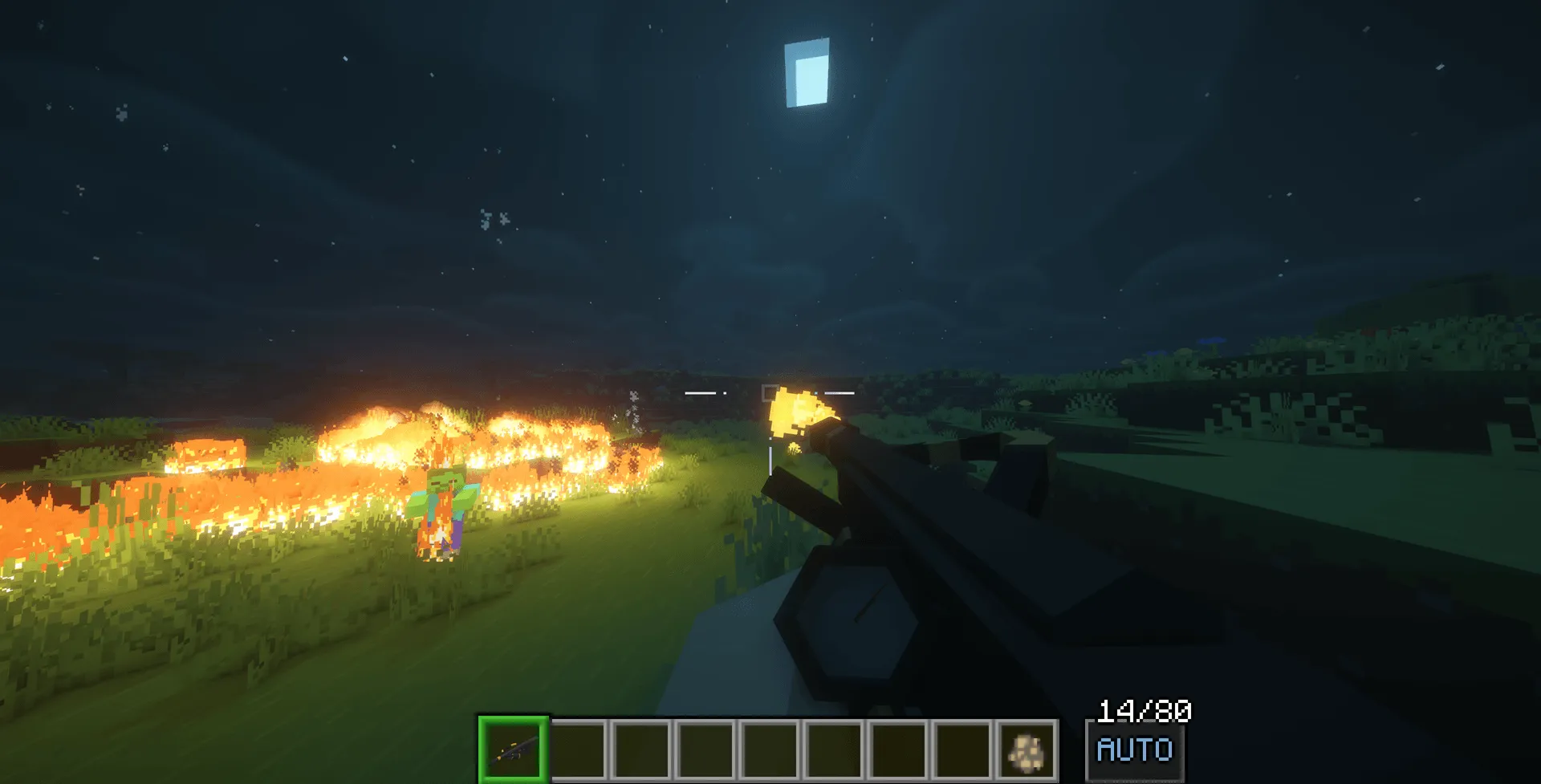Toggle fire mode by clicking AUTO label

click(1134, 749)
